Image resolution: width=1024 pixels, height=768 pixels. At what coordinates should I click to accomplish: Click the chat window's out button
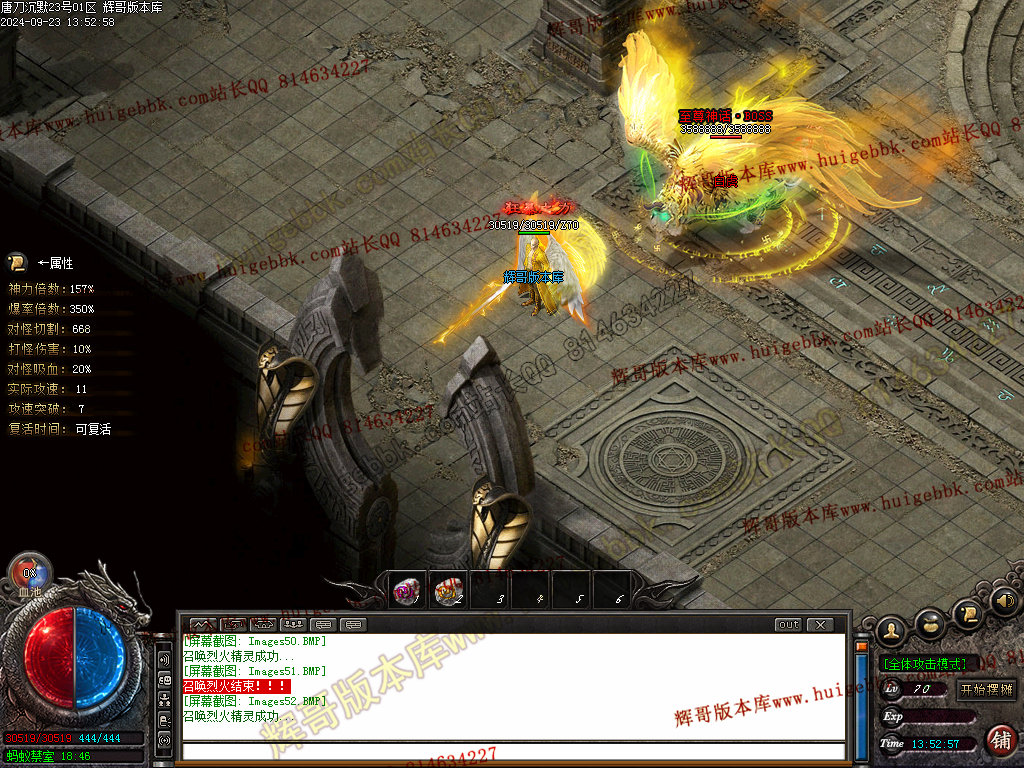pyautogui.click(x=788, y=625)
